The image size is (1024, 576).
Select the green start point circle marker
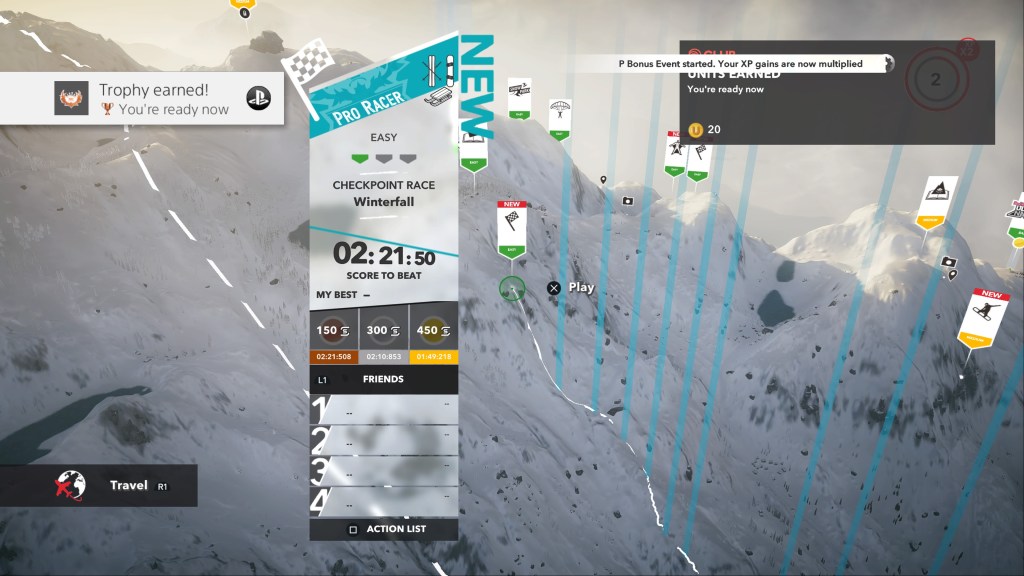[512, 288]
